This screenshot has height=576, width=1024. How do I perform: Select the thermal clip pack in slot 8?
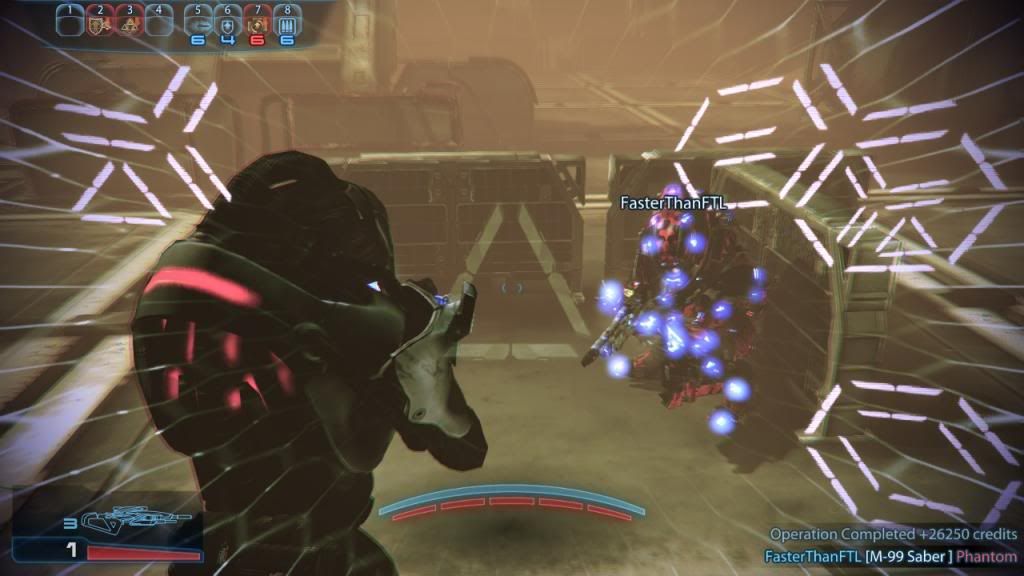287,22
